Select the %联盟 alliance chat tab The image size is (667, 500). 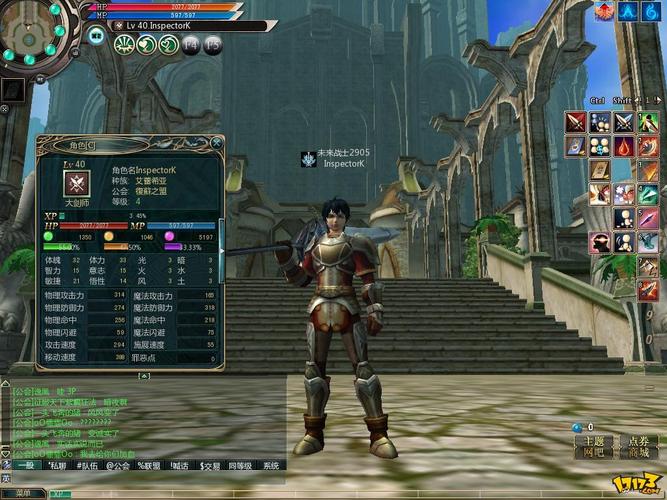click(x=148, y=465)
